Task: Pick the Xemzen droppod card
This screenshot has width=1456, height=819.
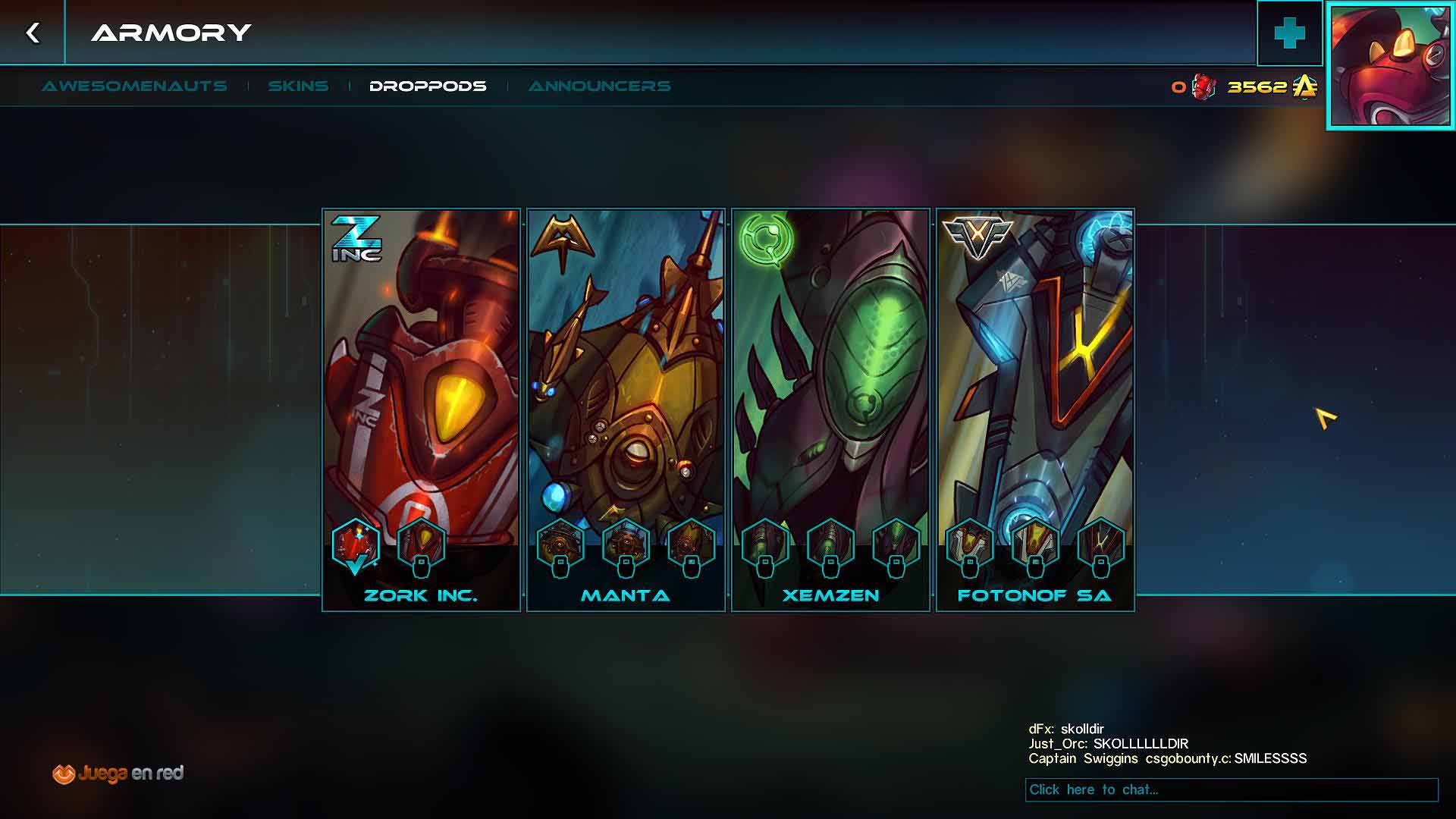Action: pos(830,379)
